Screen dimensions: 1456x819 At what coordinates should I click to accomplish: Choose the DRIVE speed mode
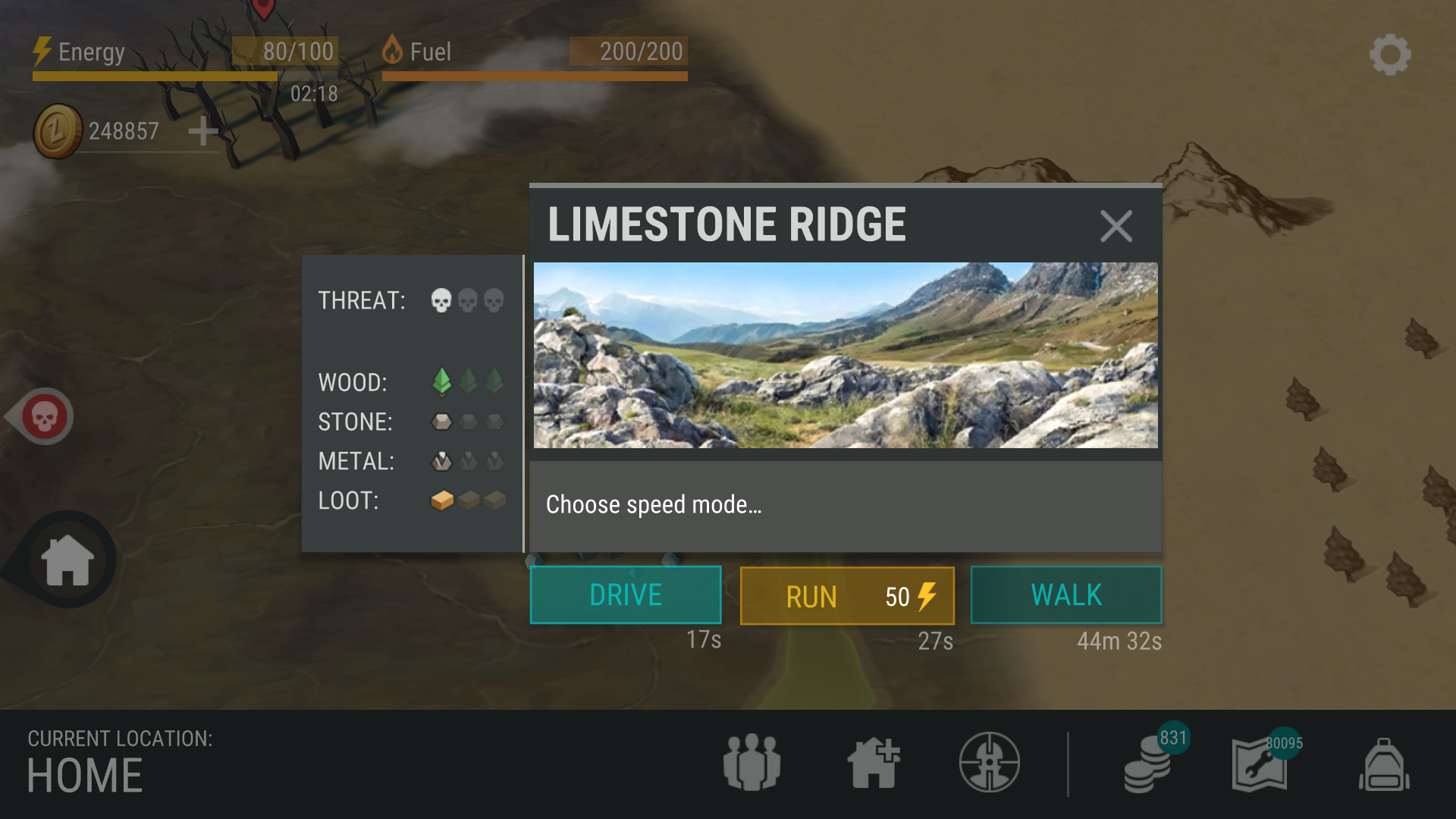(626, 595)
